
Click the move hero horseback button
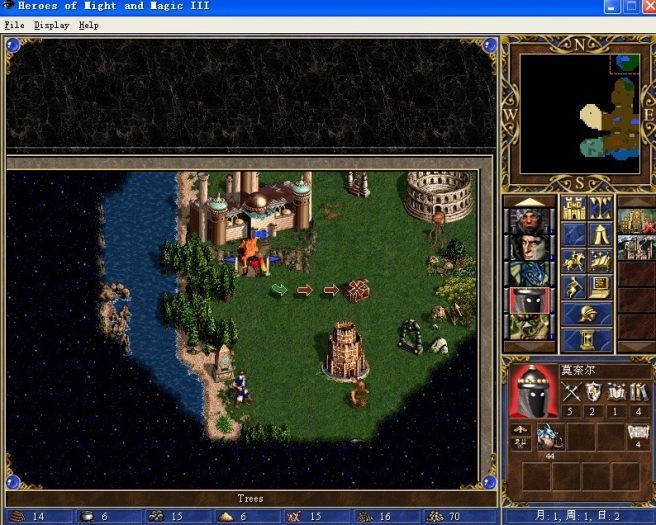click(x=573, y=261)
